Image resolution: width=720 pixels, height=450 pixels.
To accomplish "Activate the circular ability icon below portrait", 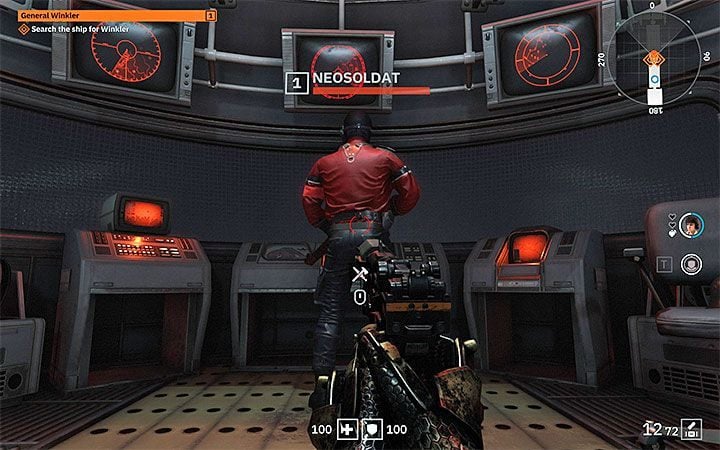I will click(x=689, y=264).
